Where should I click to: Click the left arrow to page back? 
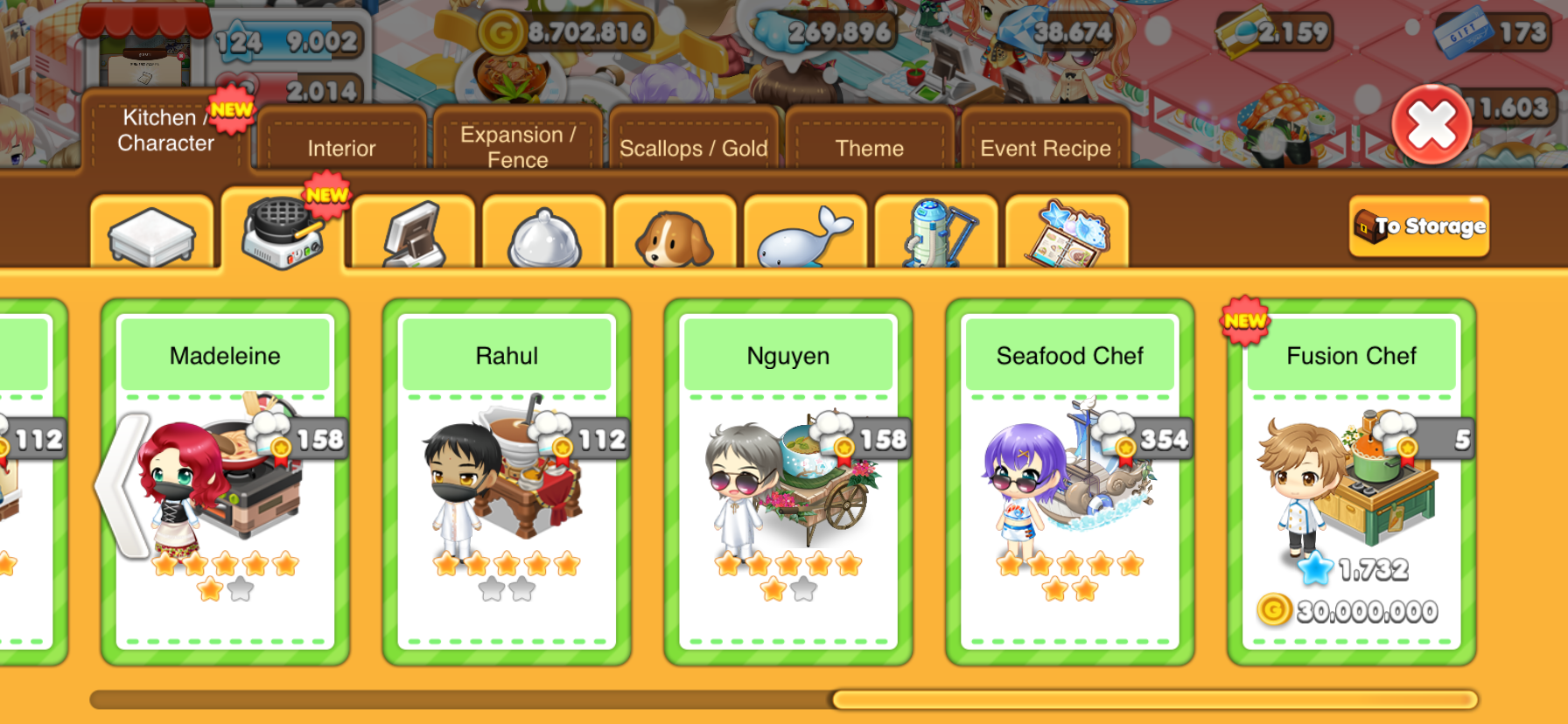click(122, 485)
